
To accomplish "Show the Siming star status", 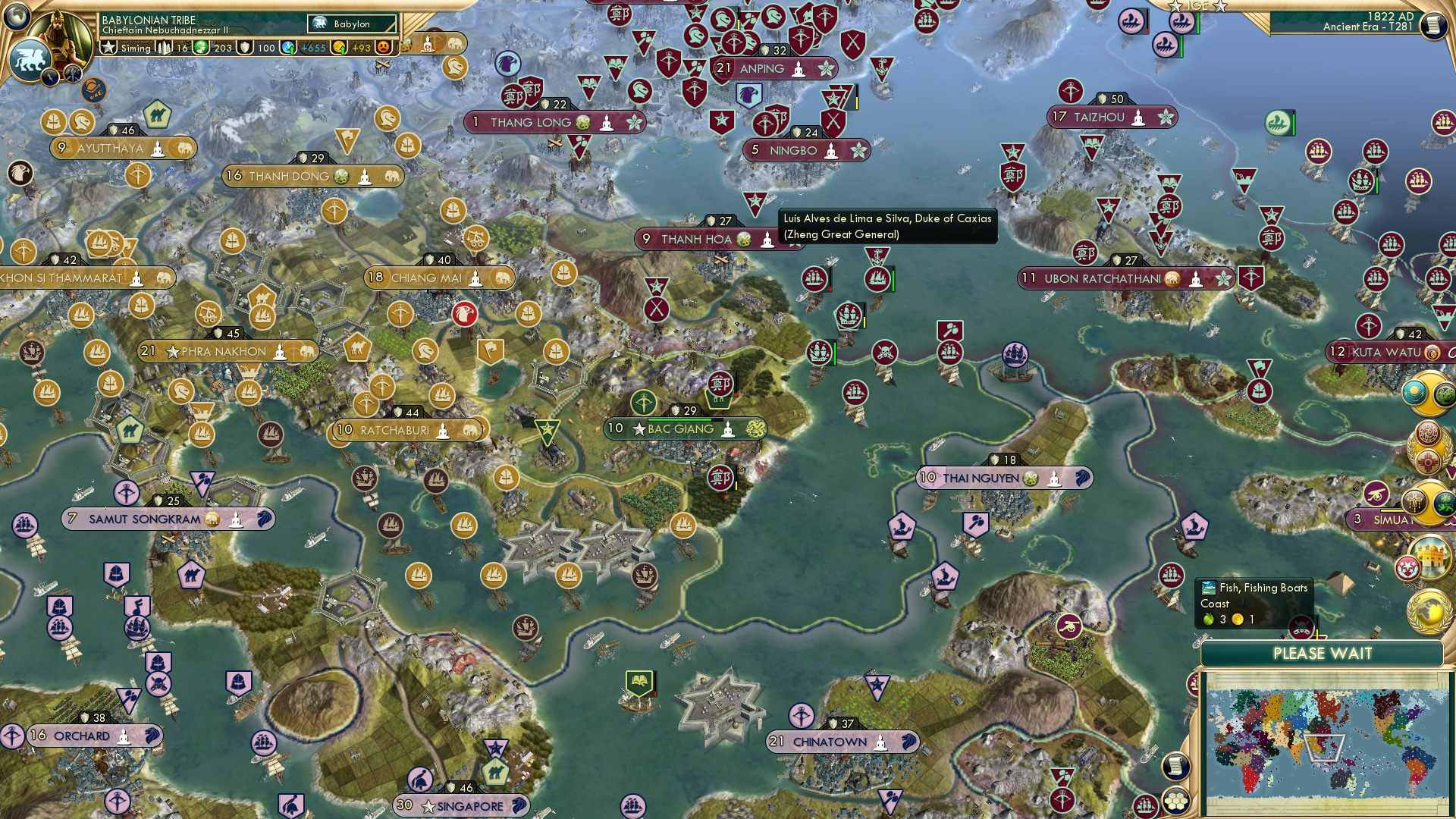I will point(109,48).
